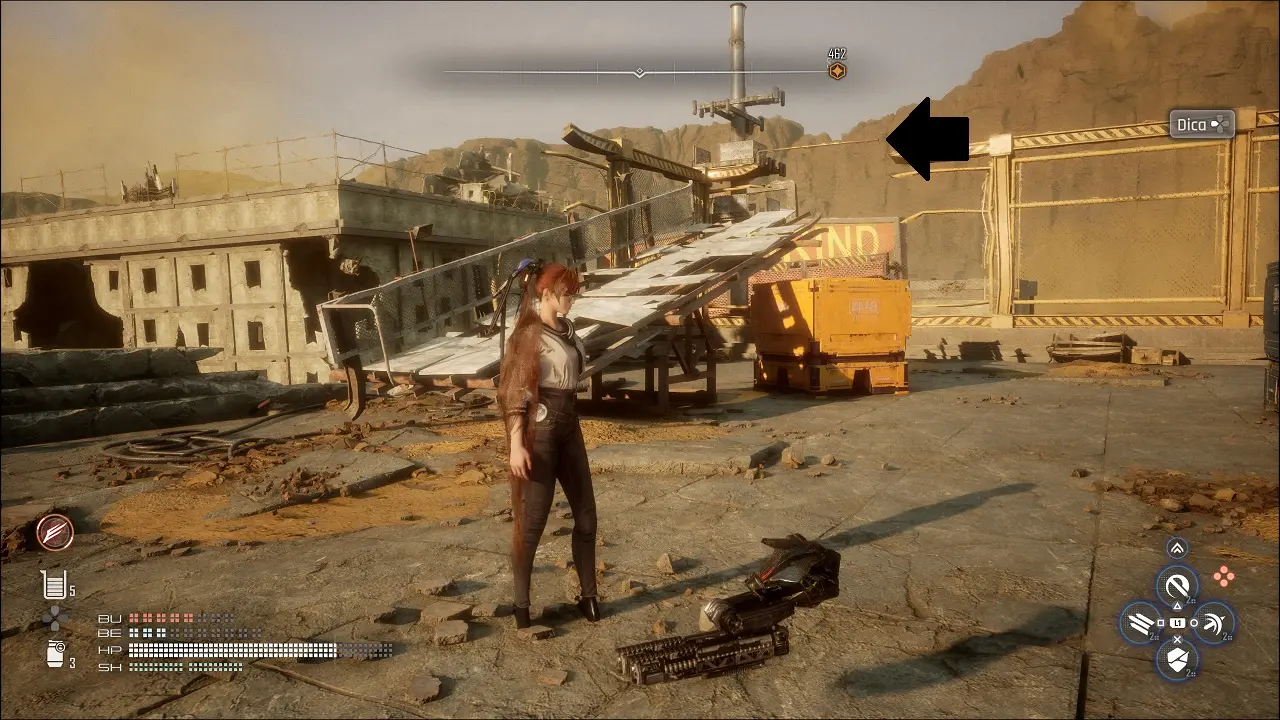Open the Dica hint prompt
This screenshot has height=720, width=1280.
pos(1202,124)
